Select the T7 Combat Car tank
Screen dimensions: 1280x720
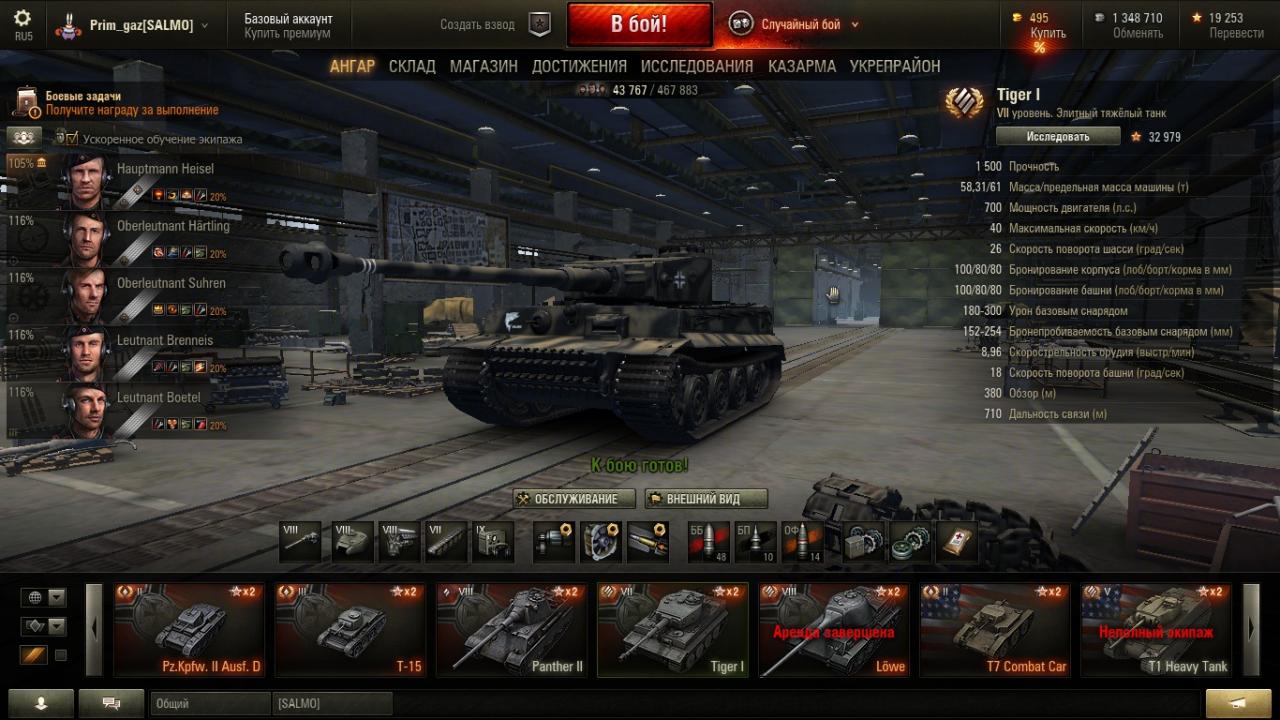[994, 630]
